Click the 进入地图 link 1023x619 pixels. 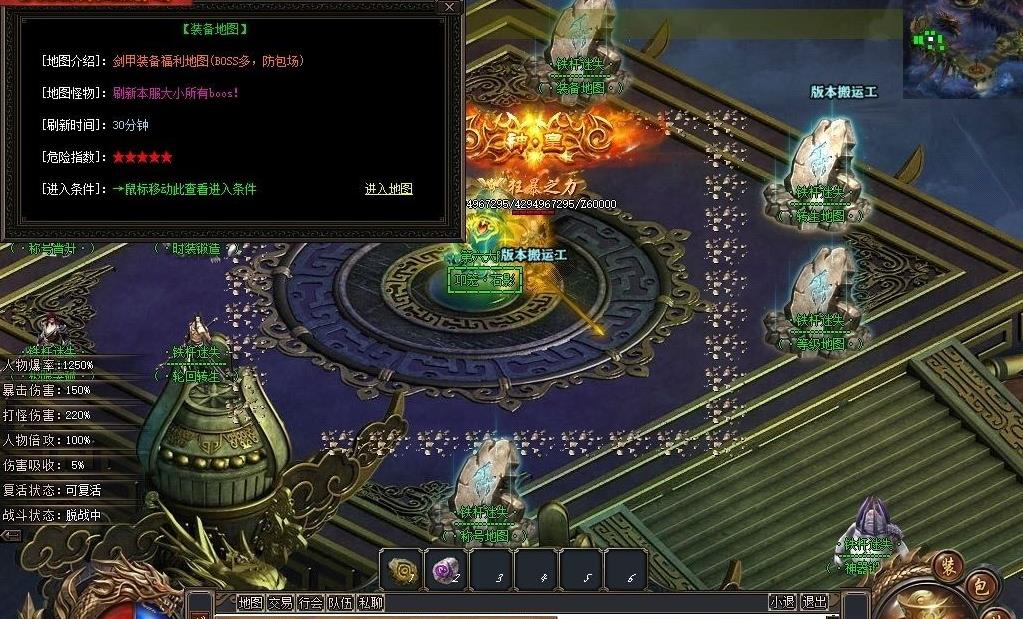click(x=388, y=189)
